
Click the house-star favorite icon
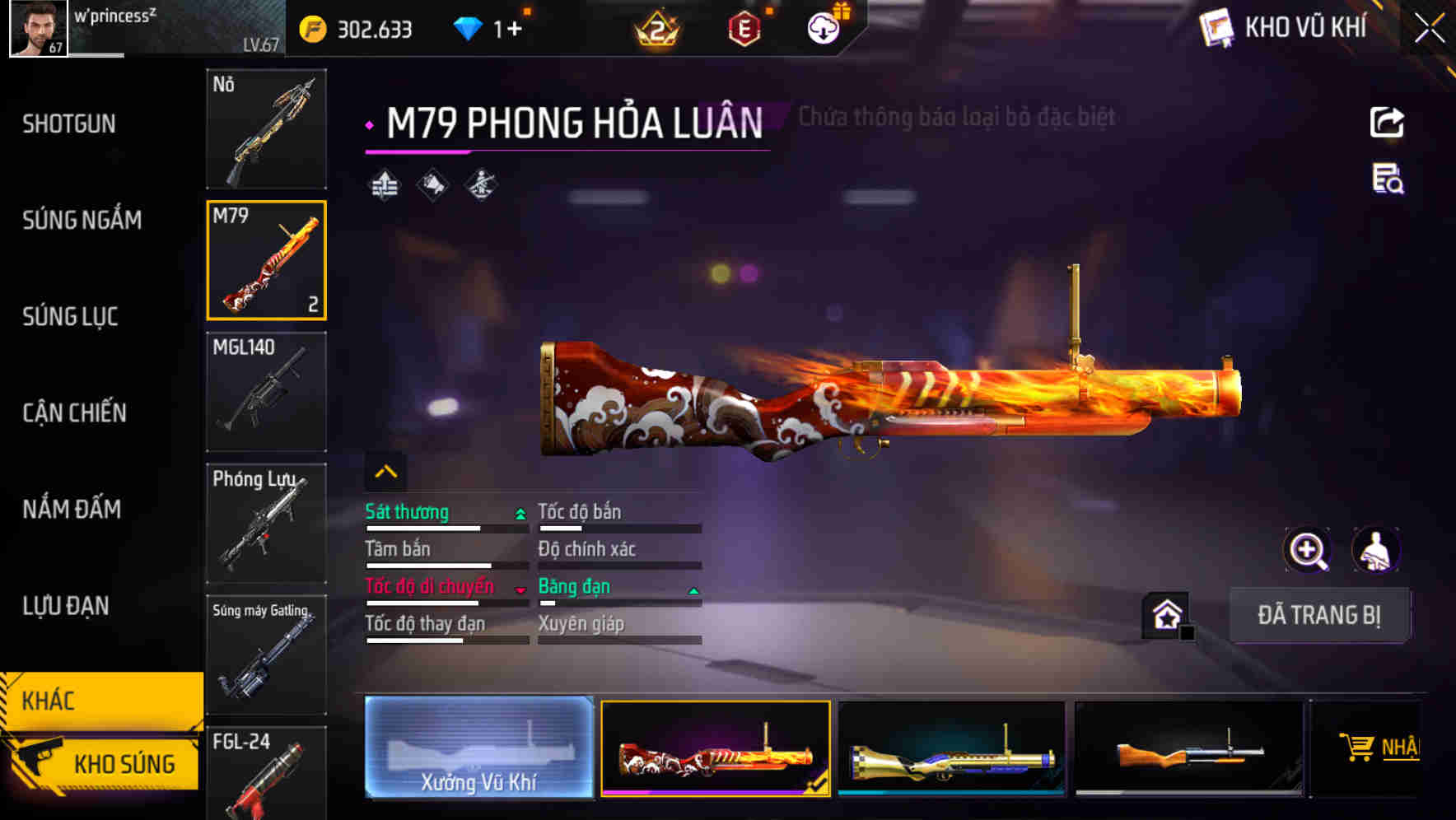[1166, 614]
